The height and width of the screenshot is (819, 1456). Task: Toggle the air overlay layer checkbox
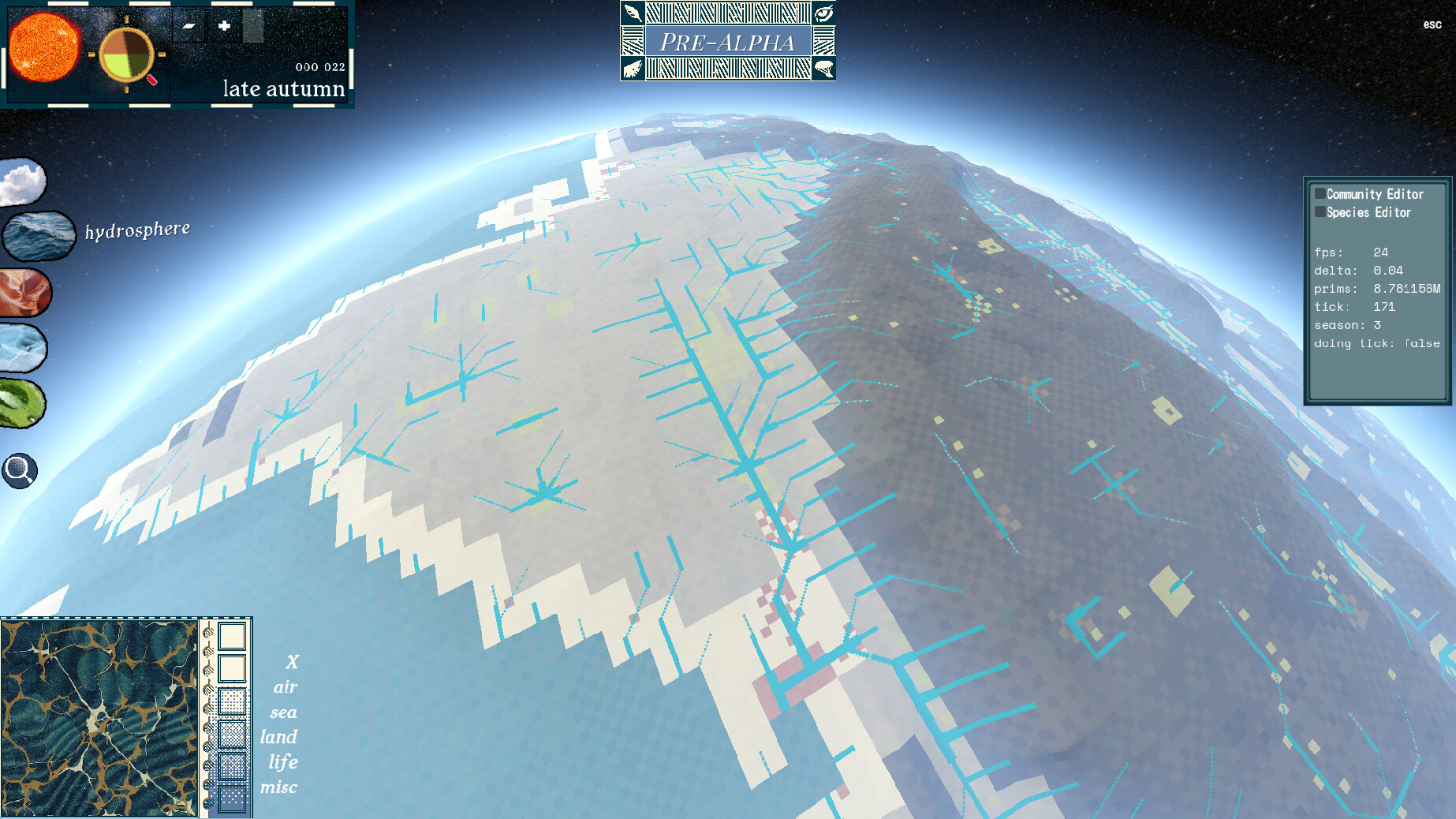click(232, 668)
